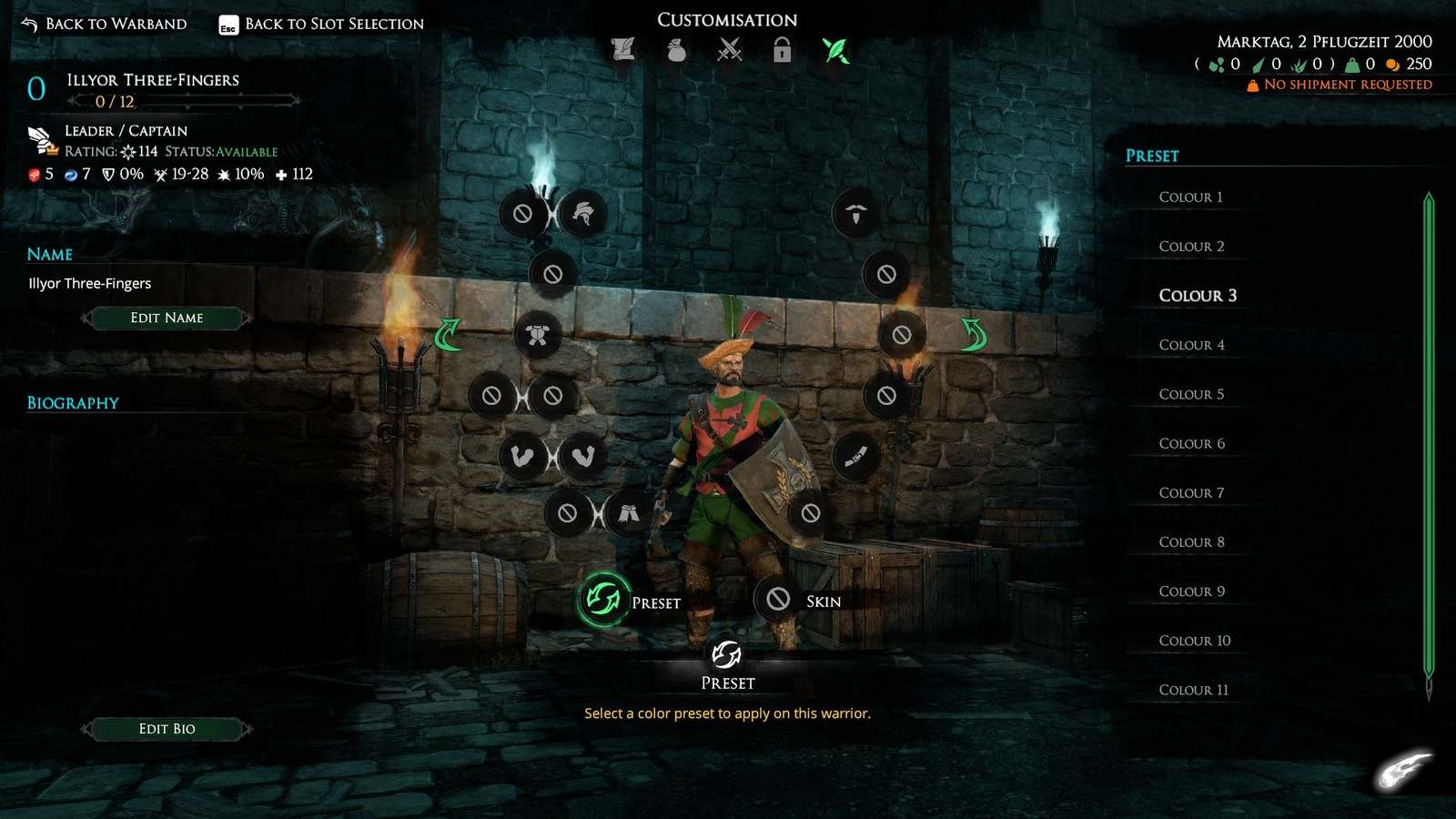Rotate warrior with the left green arrow
Screen dimensions: 1456x819
(x=448, y=335)
